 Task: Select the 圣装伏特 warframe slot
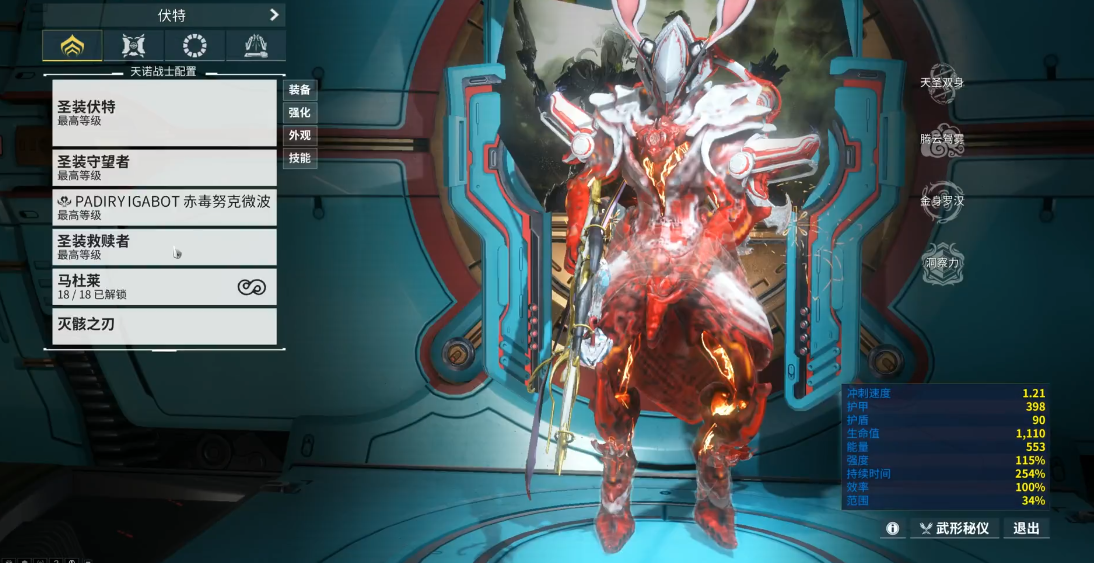[x=164, y=112]
